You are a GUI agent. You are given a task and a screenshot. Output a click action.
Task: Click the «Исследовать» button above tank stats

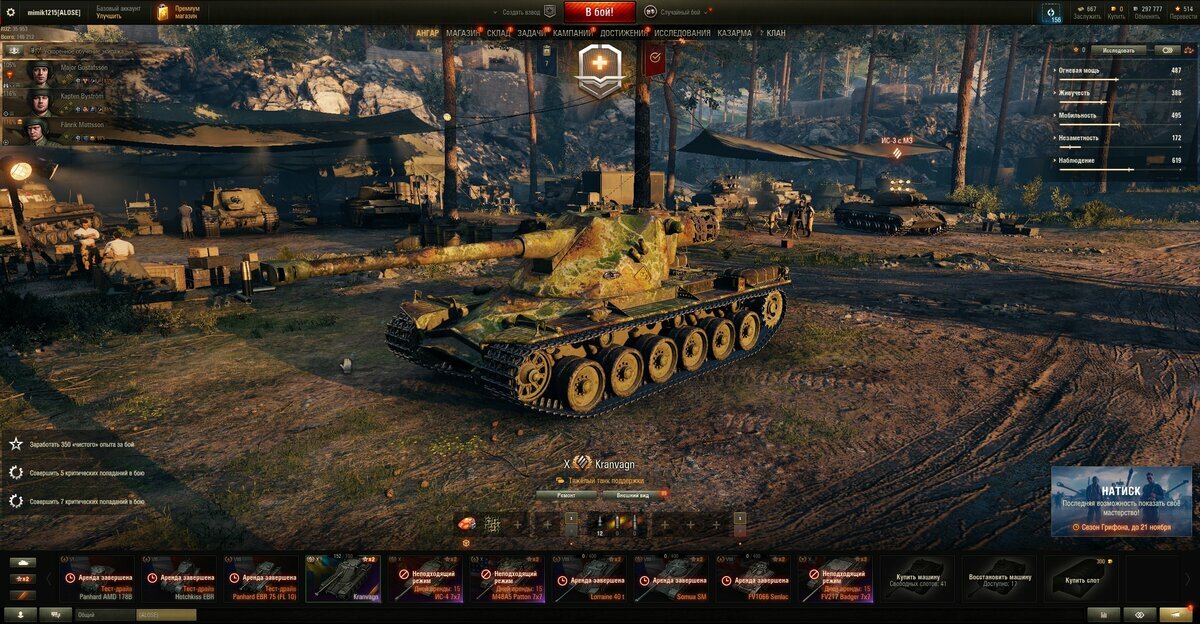(x=1119, y=49)
